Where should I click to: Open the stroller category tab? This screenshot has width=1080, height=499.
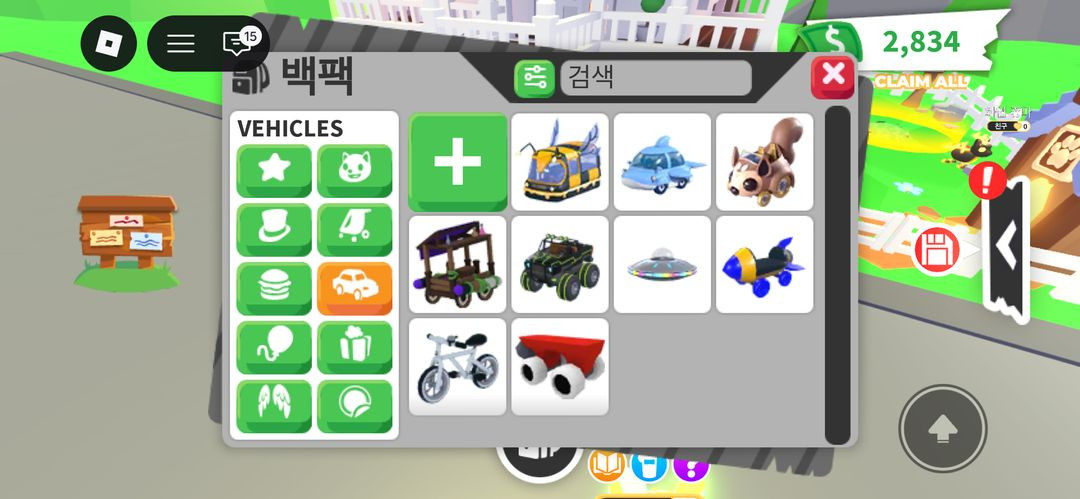click(x=355, y=230)
